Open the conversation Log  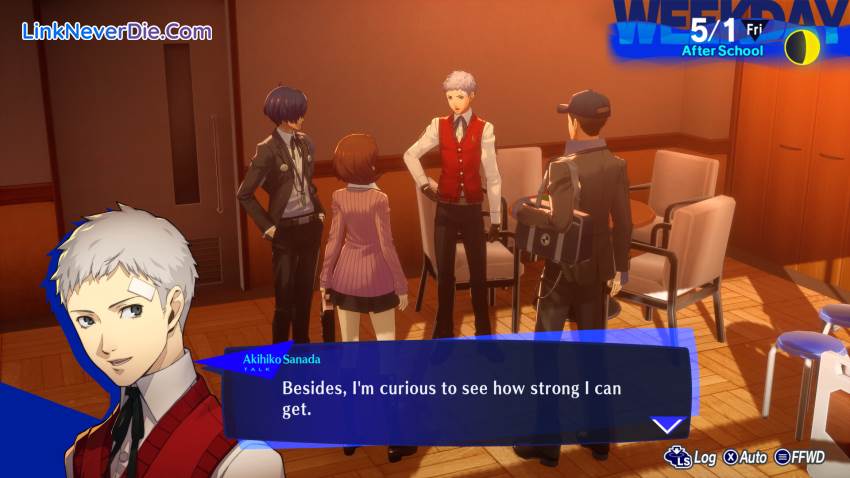tap(692, 457)
